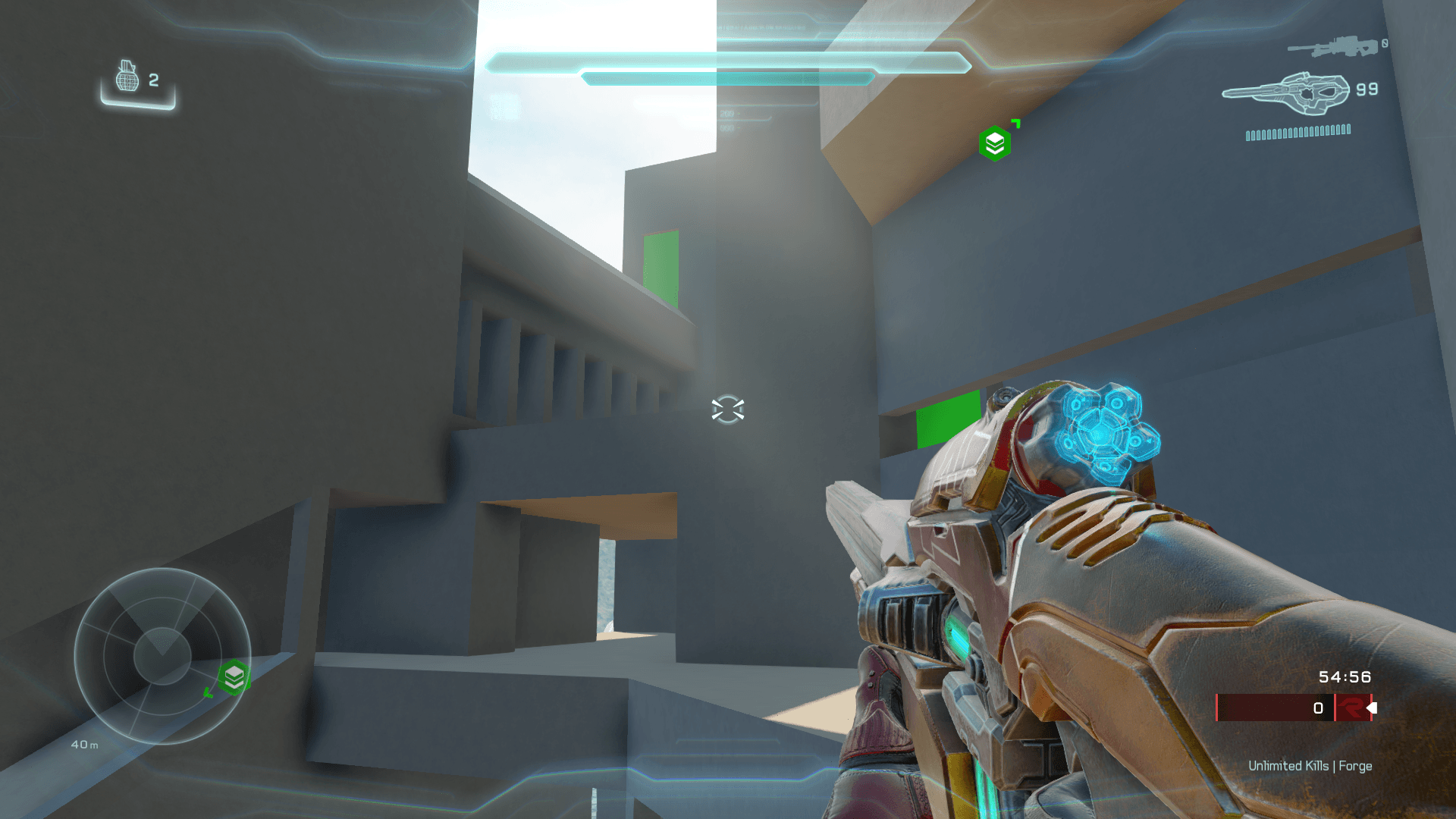Click the motion tracker radar

162,656
